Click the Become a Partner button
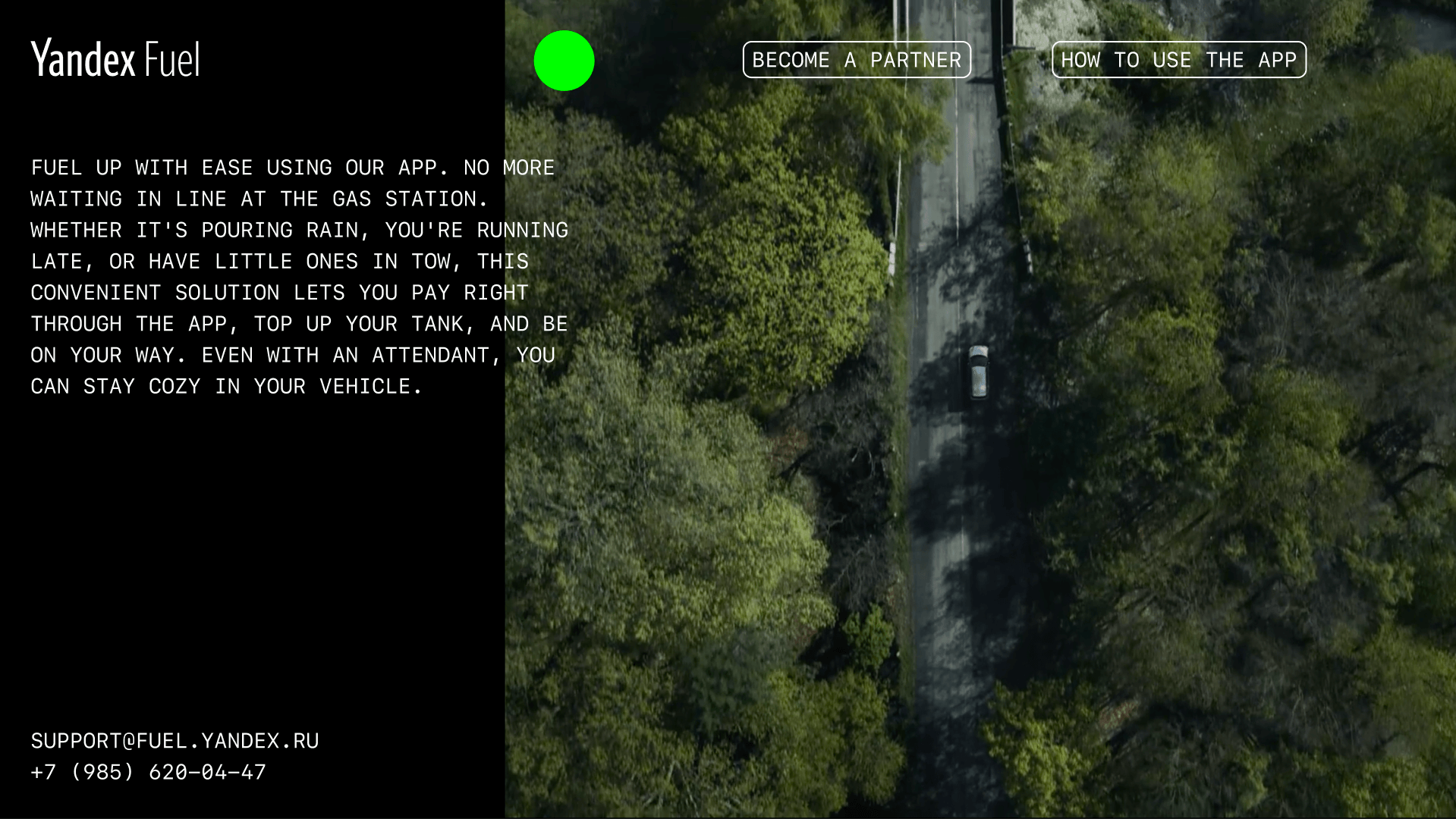The image size is (1456, 819). coord(857,60)
